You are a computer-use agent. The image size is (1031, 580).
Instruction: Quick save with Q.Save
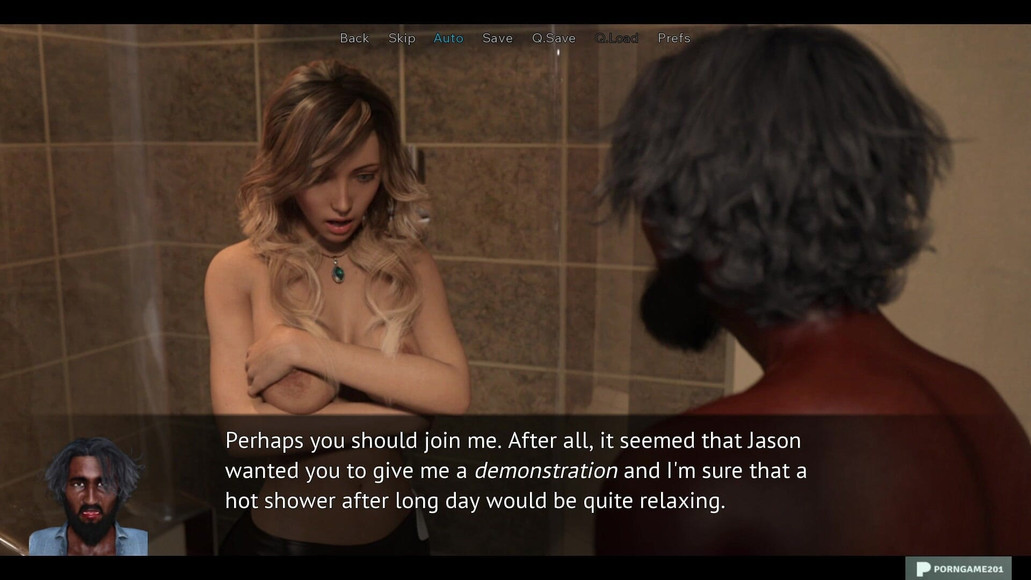[x=553, y=38]
